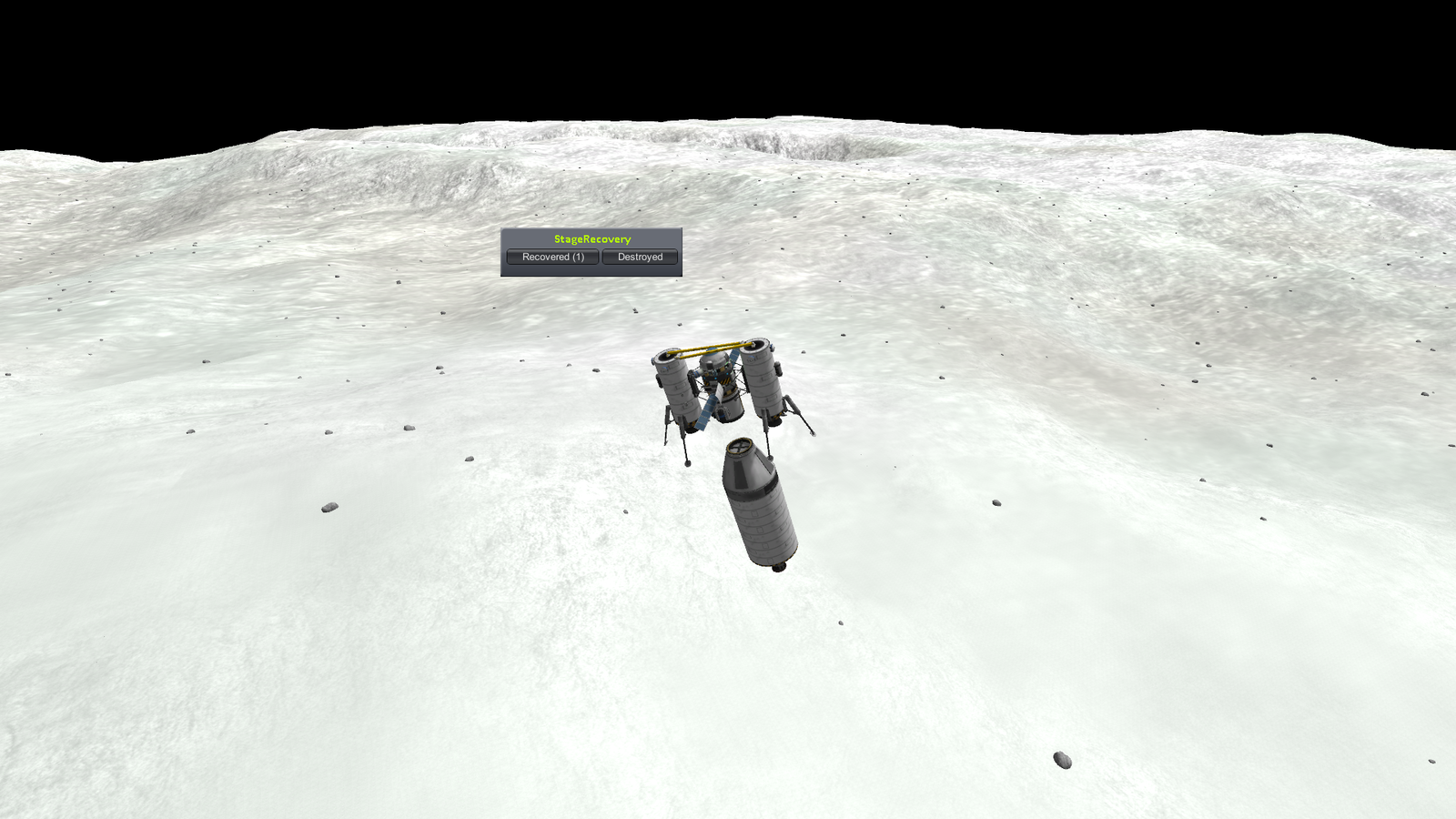The width and height of the screenshot is (1456, 819).
Task: Open the Recovered (1) stages list
Action: (x=552, y=258)
